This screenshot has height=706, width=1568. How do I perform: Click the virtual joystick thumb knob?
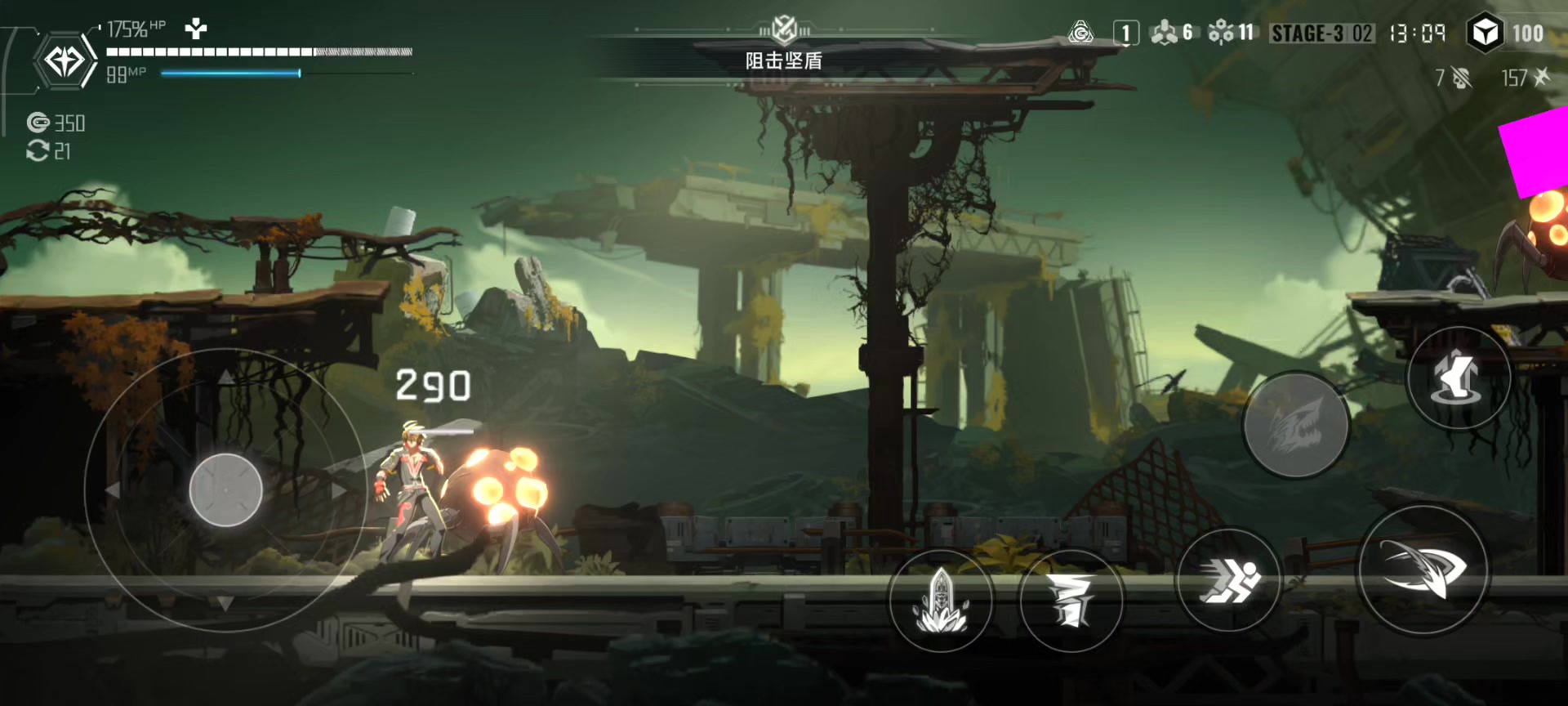tap(225, 489)
